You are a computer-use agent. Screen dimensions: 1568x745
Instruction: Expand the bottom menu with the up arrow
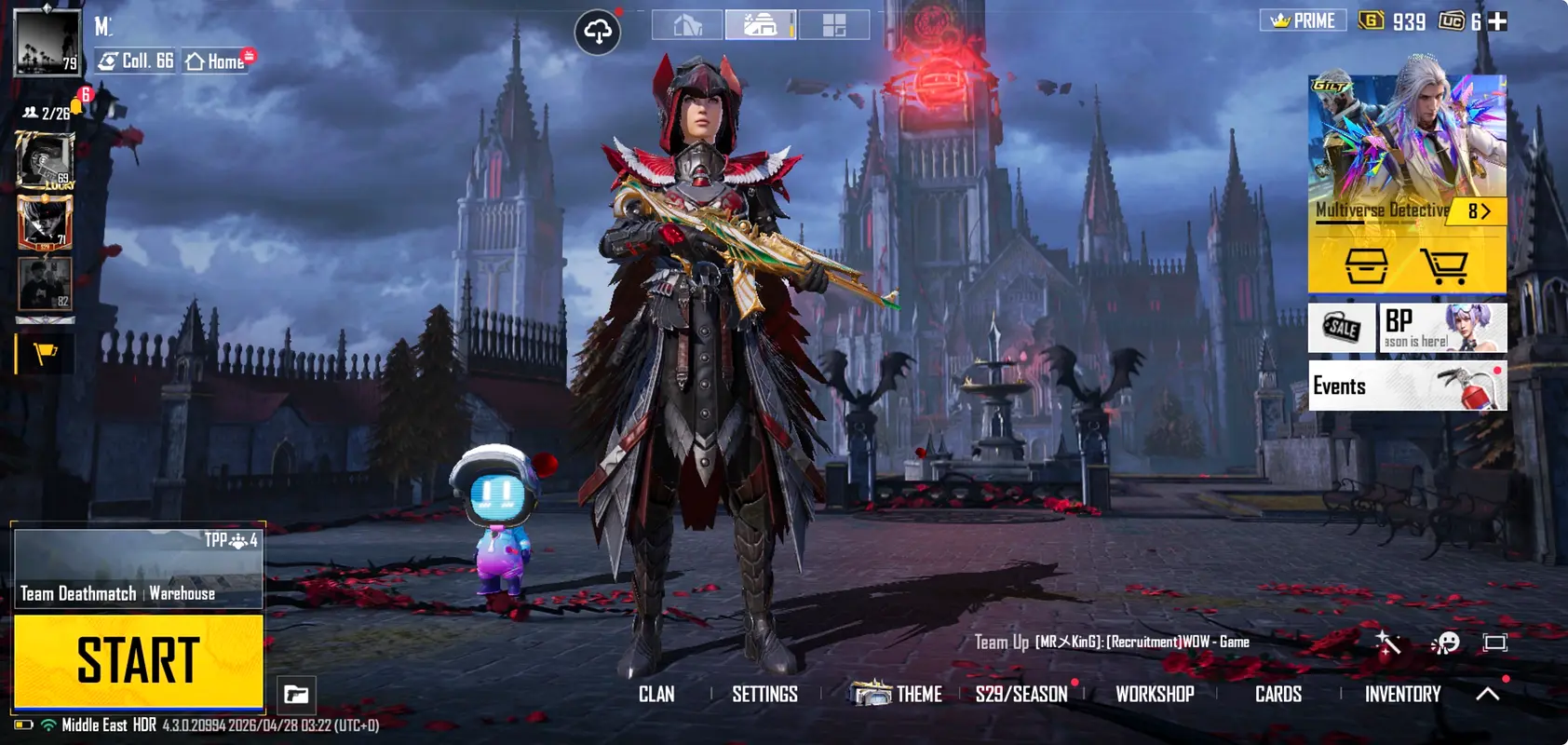click(1488, 694)
